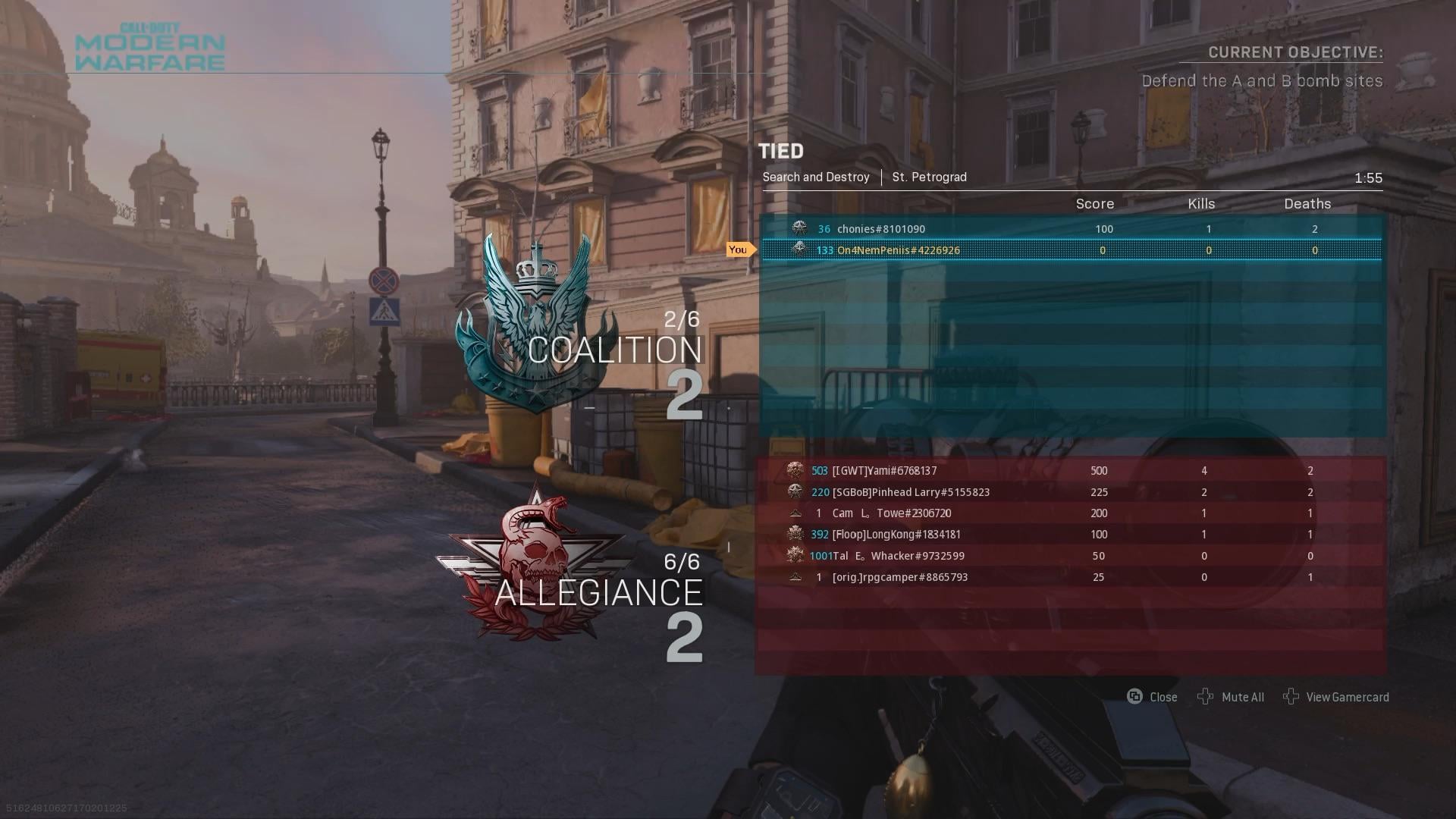Choose the Pinhead Larry scoreboard entry
1456x819 pixels.
(1071, 492)
